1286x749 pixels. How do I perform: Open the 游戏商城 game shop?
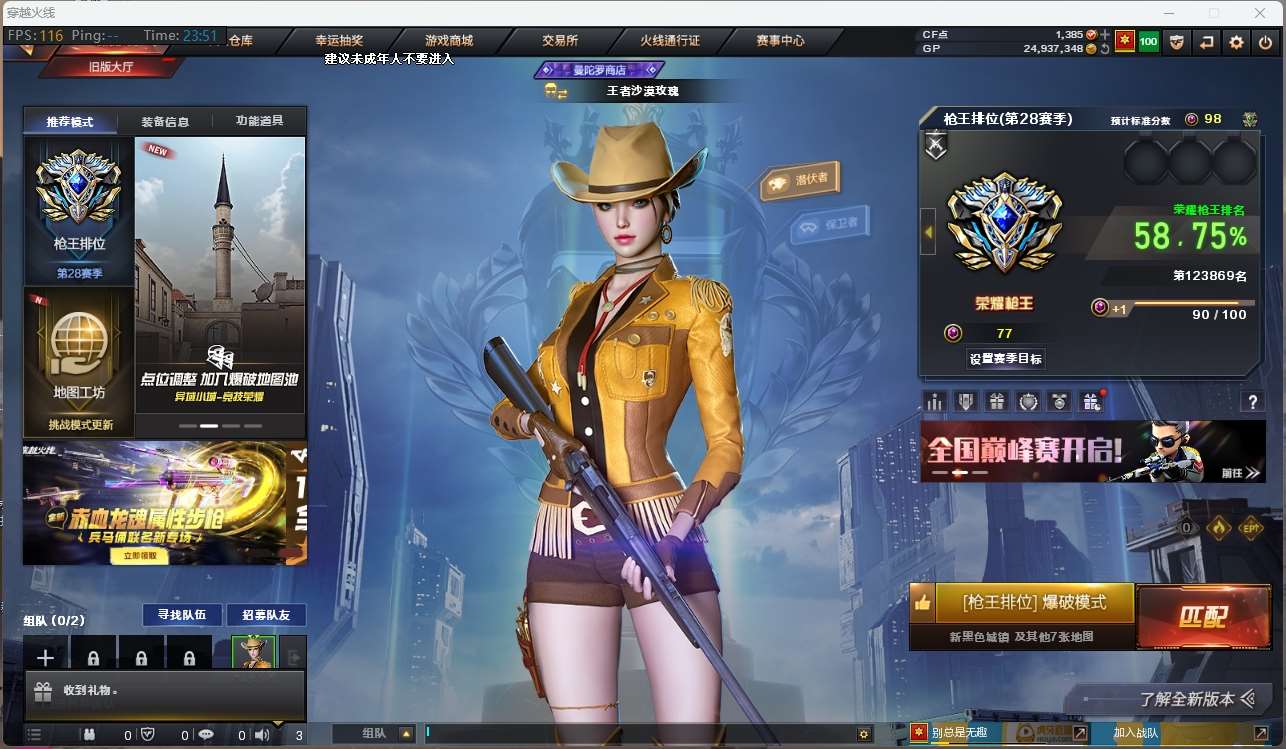(449, 41)
